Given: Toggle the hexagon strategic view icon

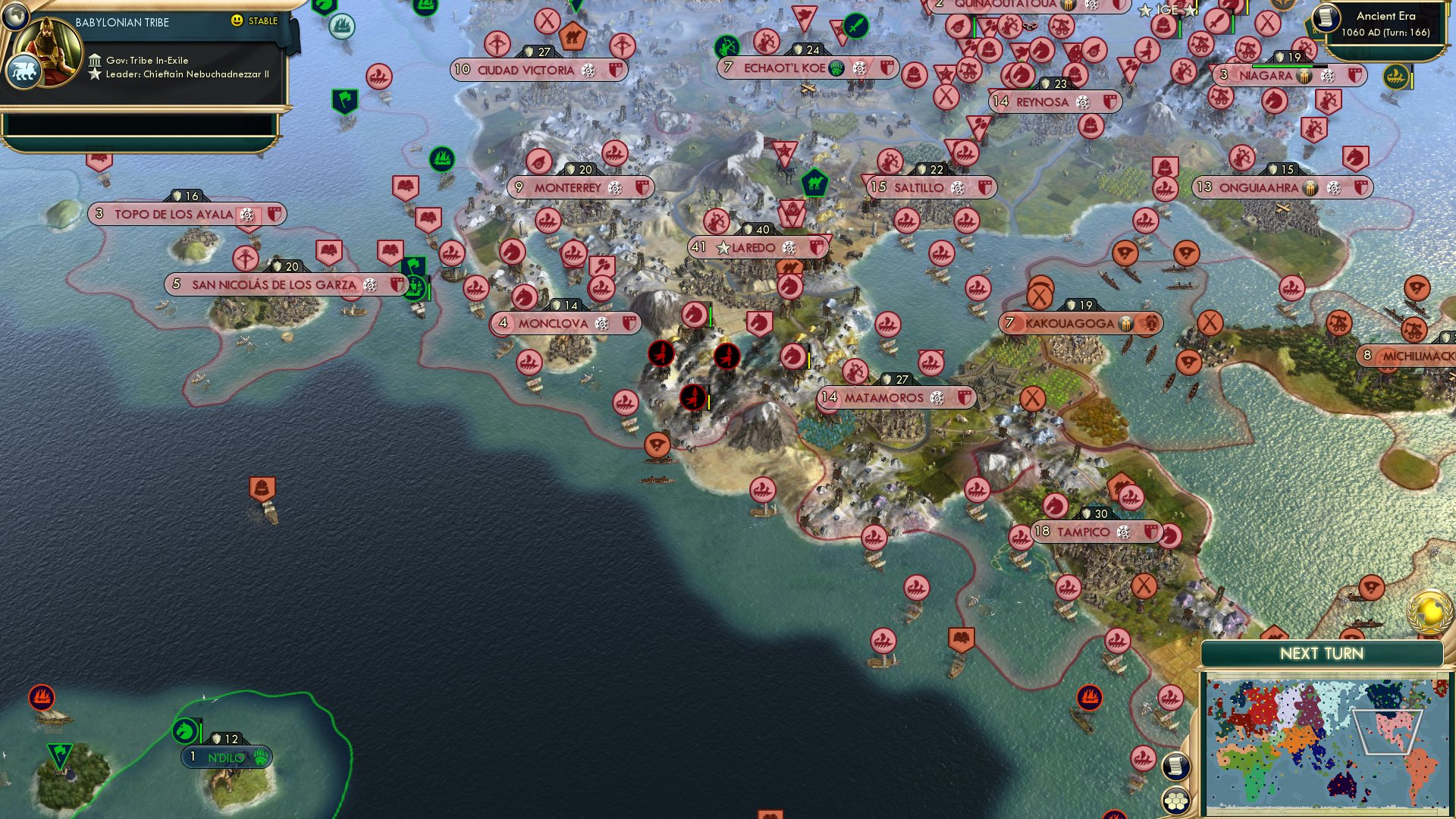Looking at the screenshot, I should click(1178, 799).
